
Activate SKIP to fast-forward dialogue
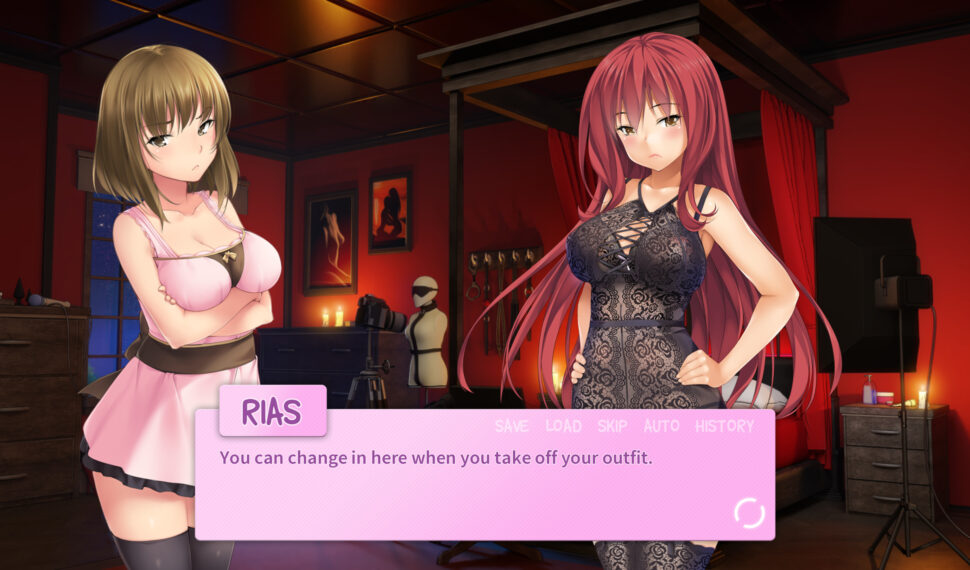click(612, 426)
